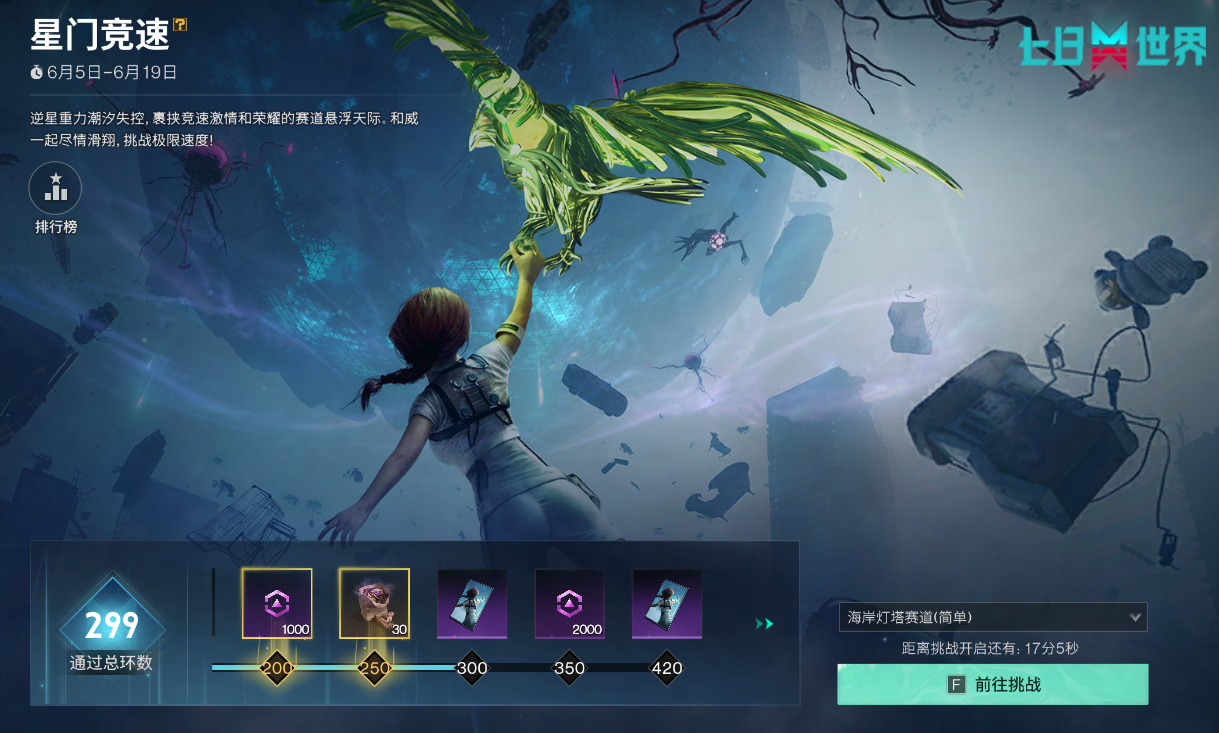Click the help icon beside 星门竞速
Image resolution: width=1219 pixels, height=733 pixels.
point(180,24)
